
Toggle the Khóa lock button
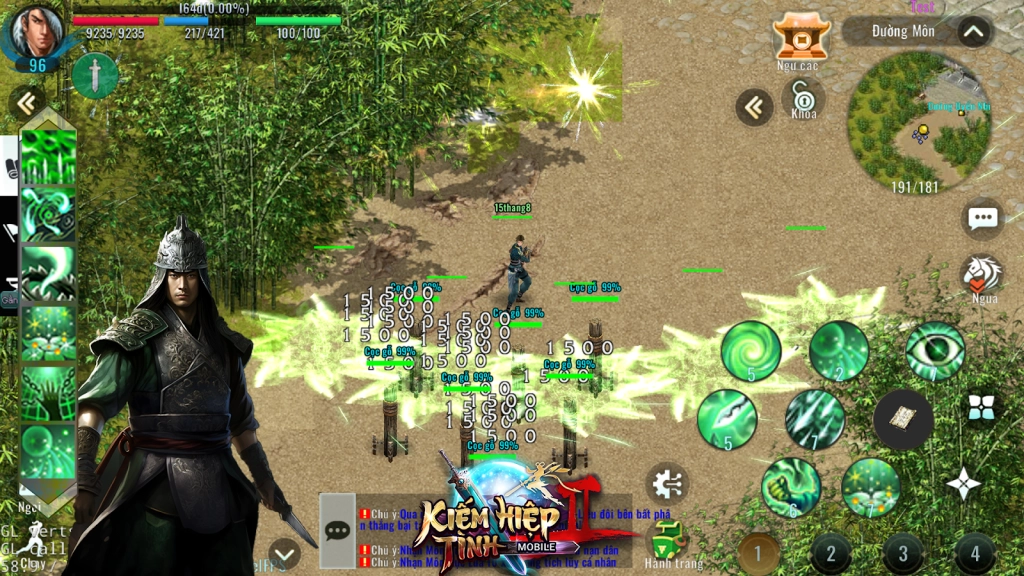803,97
